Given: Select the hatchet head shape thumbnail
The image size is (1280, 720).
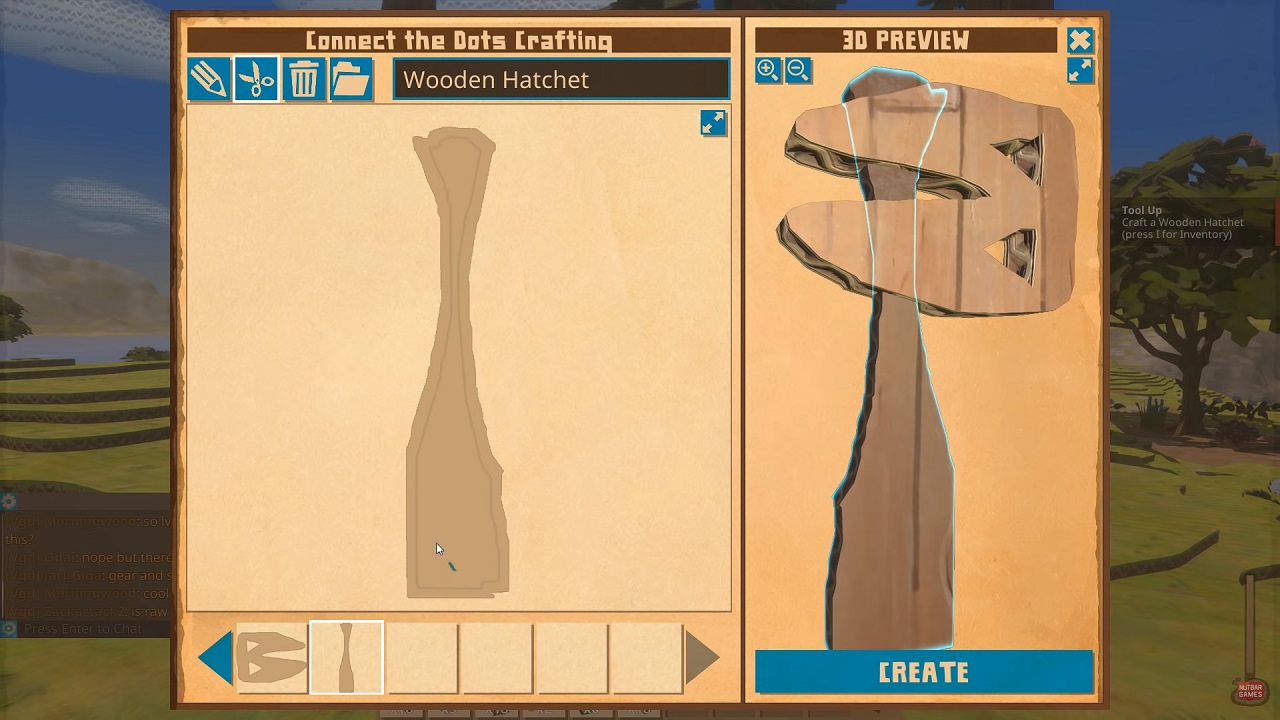Looking at the screenshot, I should coord(272,657).
